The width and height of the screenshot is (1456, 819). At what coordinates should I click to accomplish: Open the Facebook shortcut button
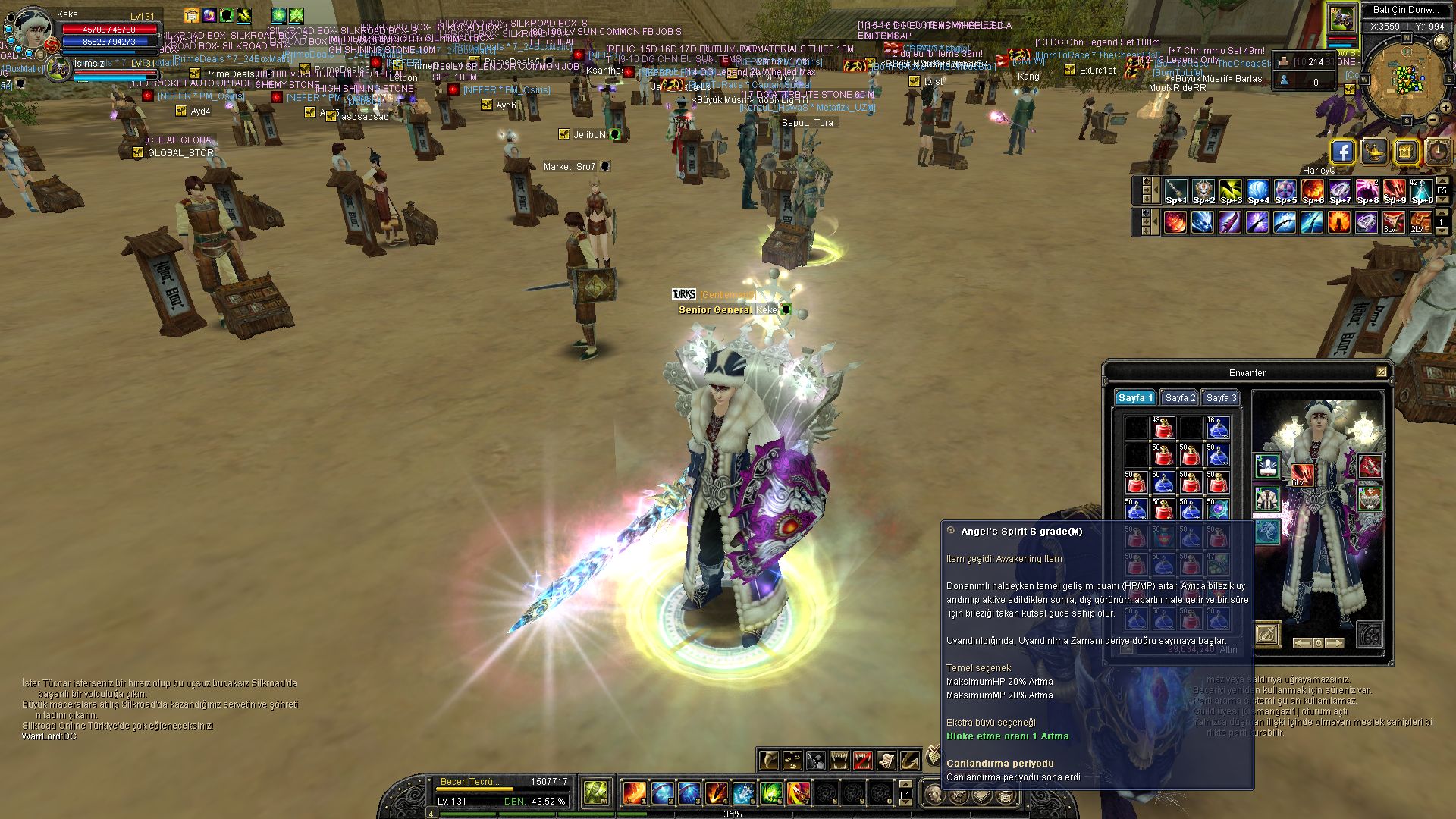(1342, 152)
